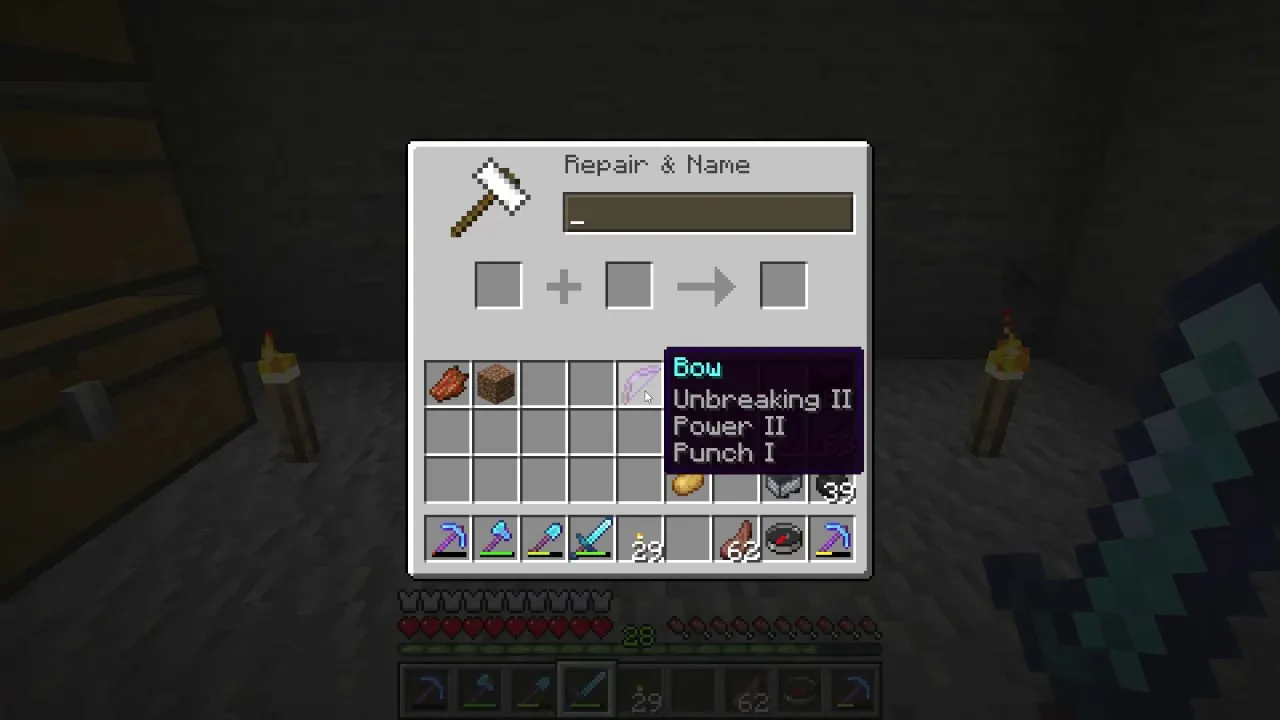Collect the item from the anvil output slot

tap(783, 285)
